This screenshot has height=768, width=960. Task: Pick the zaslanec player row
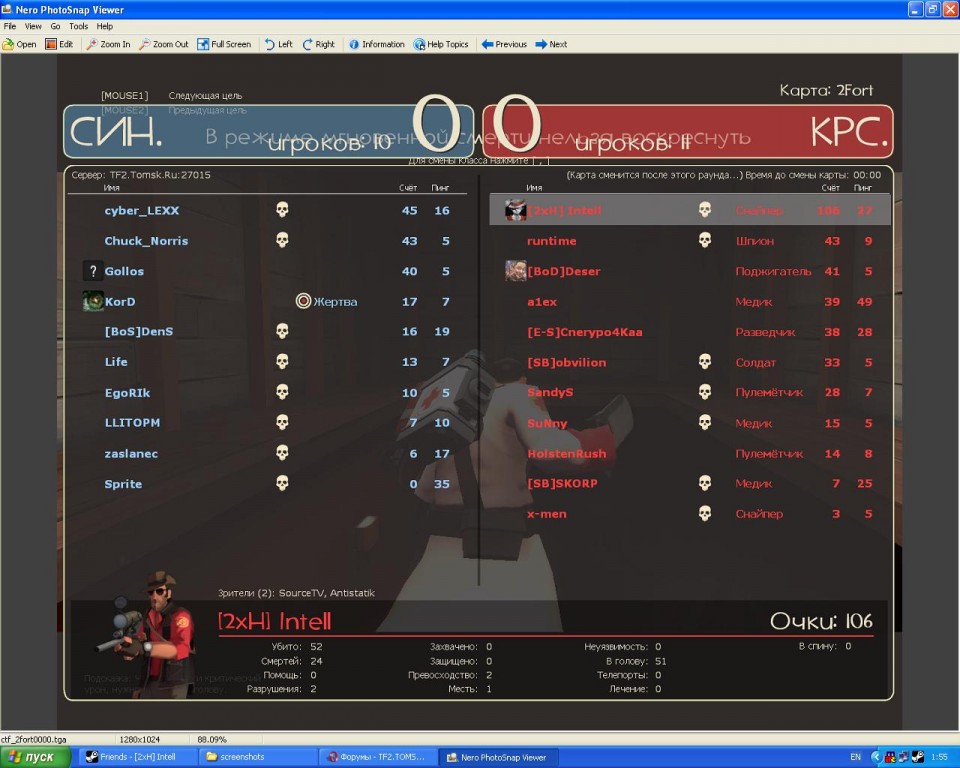coord(131,454)
